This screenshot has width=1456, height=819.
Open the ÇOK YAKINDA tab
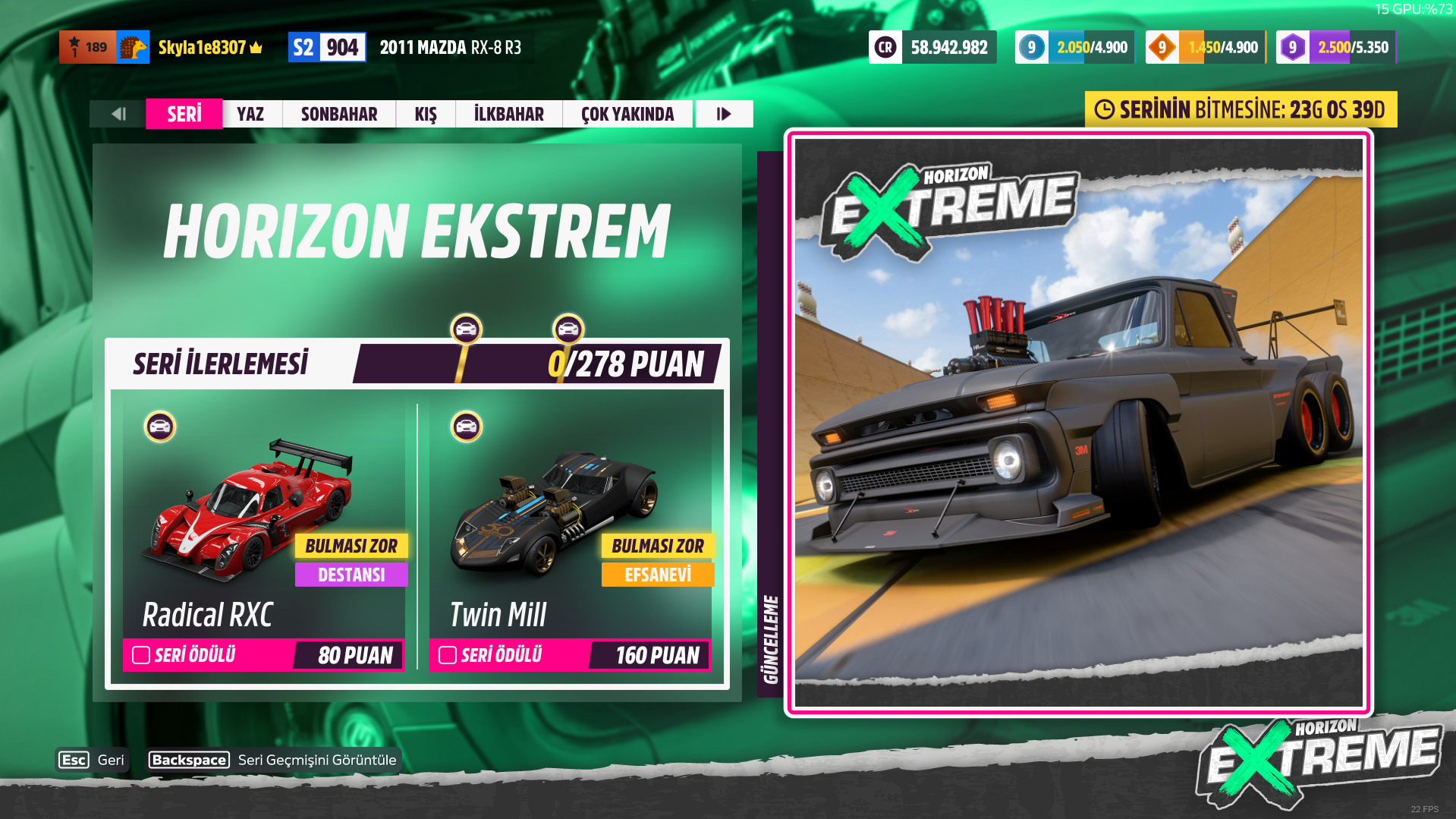(627, 114)
